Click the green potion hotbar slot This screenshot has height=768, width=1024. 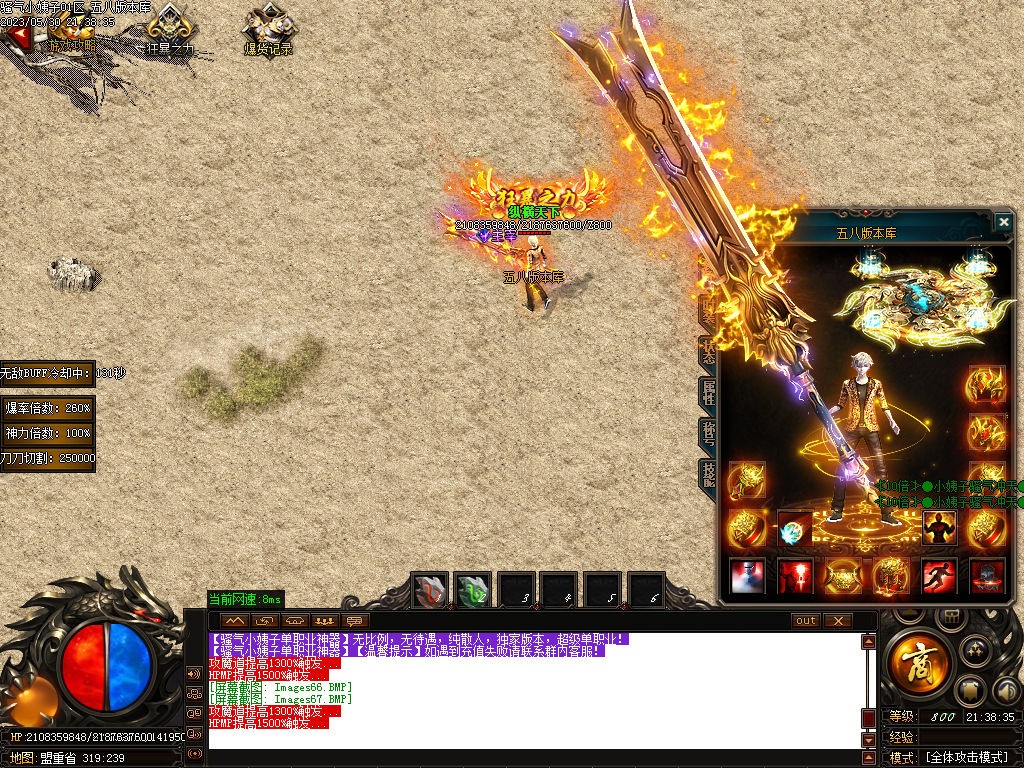(x=473, y=591)
